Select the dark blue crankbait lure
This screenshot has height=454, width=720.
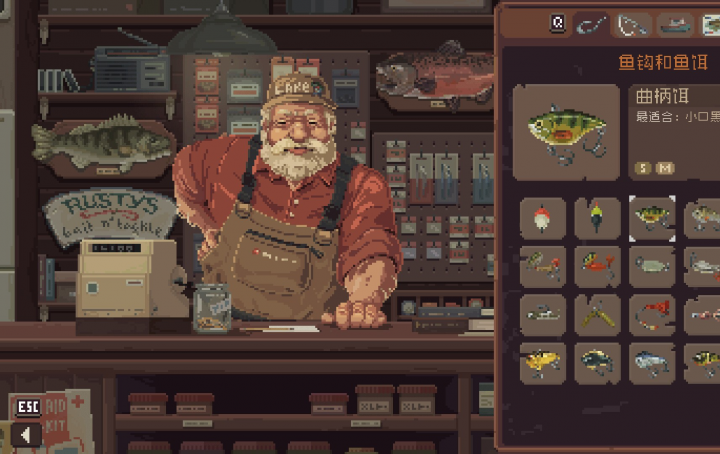(597, 362)
